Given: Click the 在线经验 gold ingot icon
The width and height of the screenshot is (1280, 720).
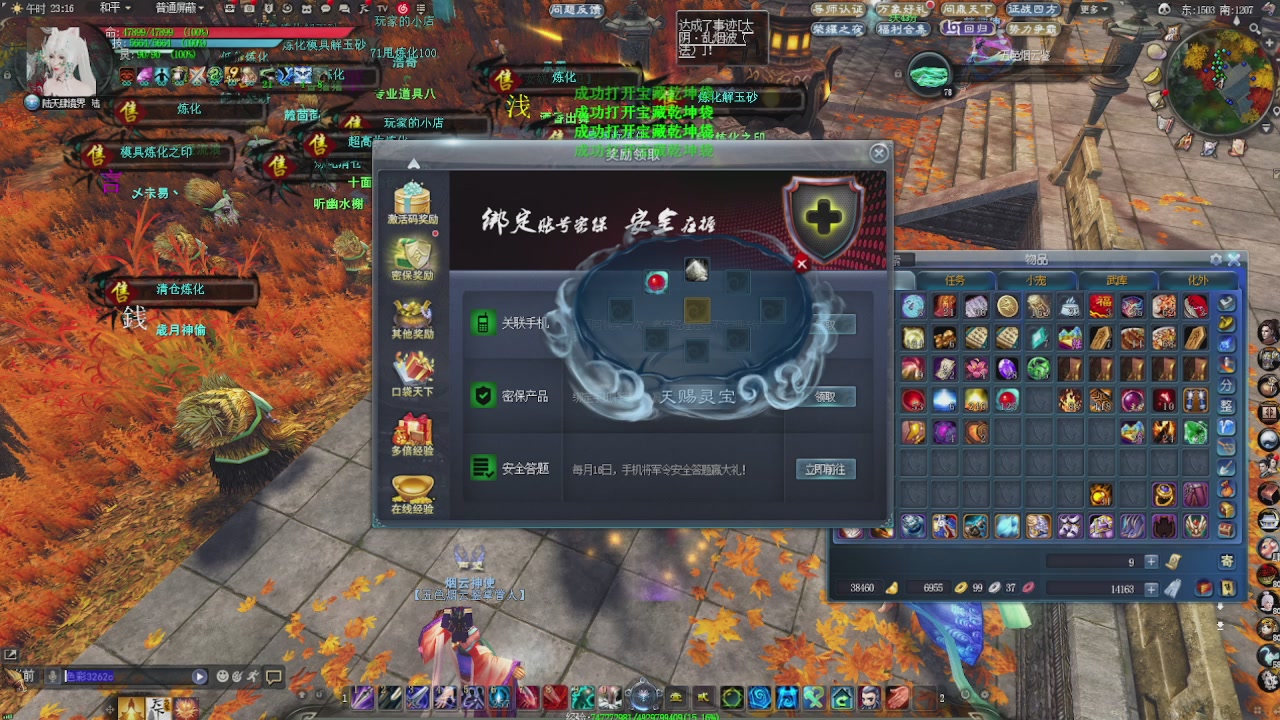Looking at the screenshot, I should (413, 489).
